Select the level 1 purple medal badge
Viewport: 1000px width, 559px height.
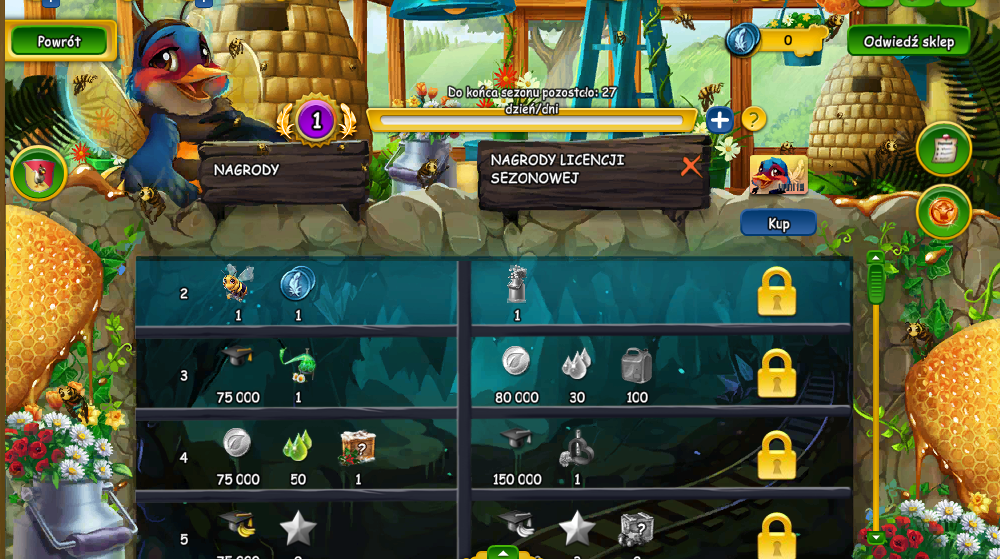point(316,122)
